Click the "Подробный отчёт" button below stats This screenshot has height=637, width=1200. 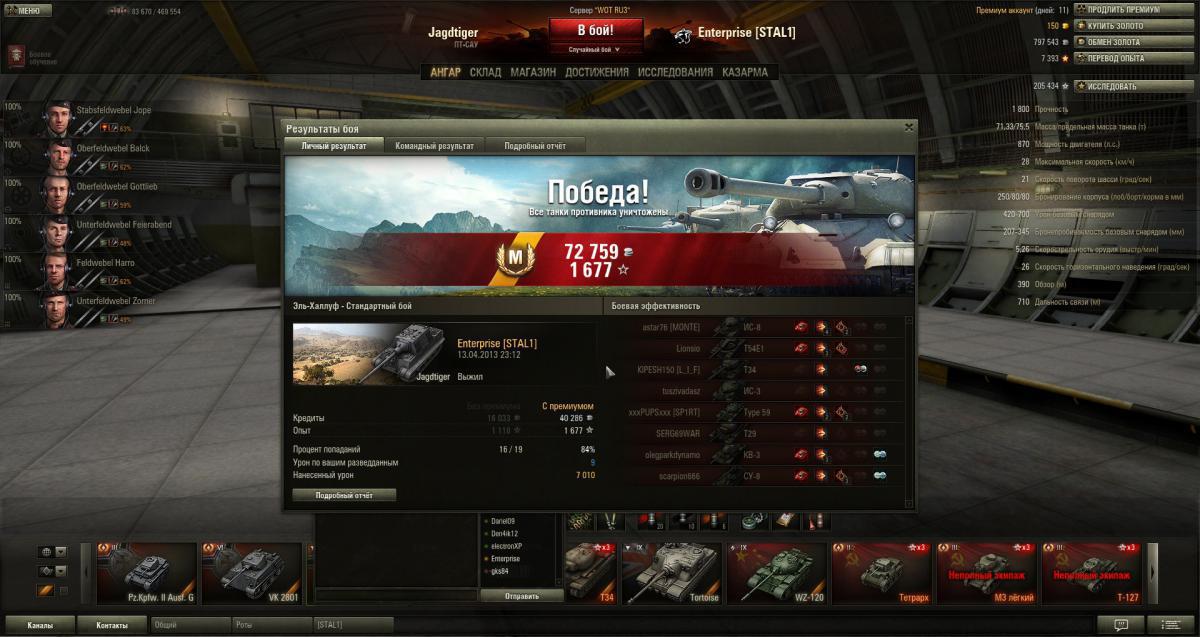(344, 495)
